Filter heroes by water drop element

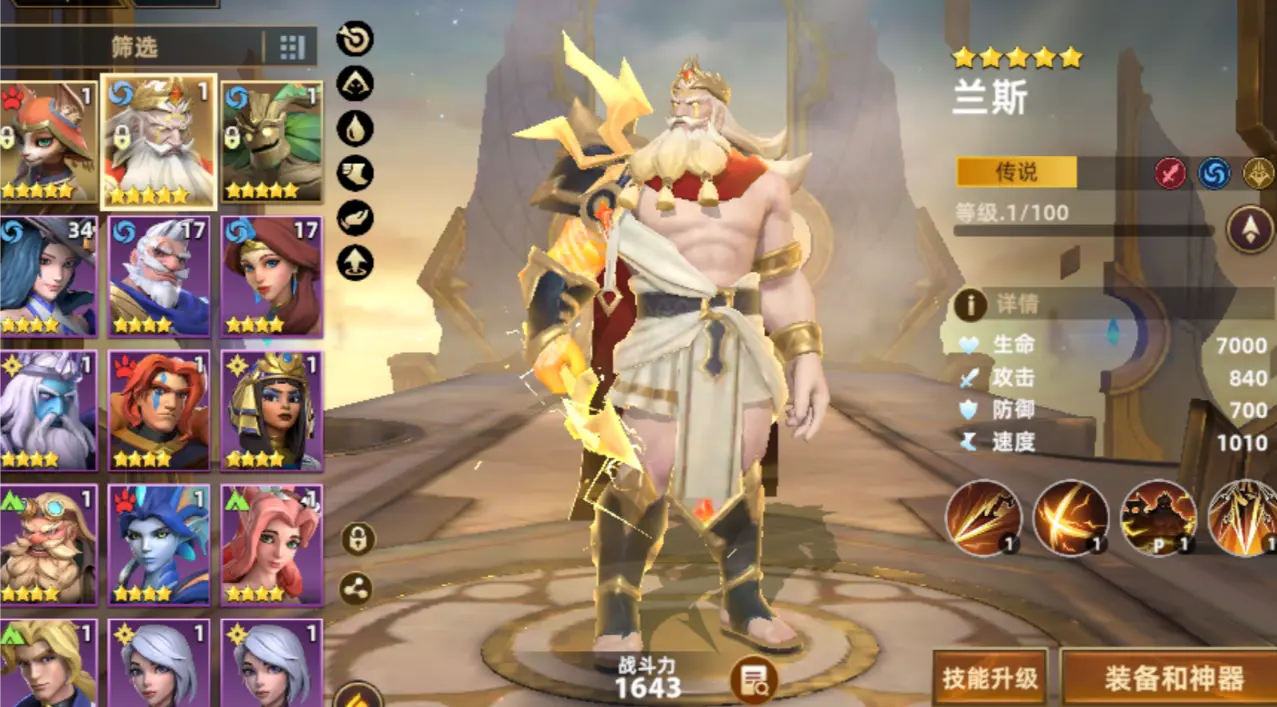(x=355, y=128)
